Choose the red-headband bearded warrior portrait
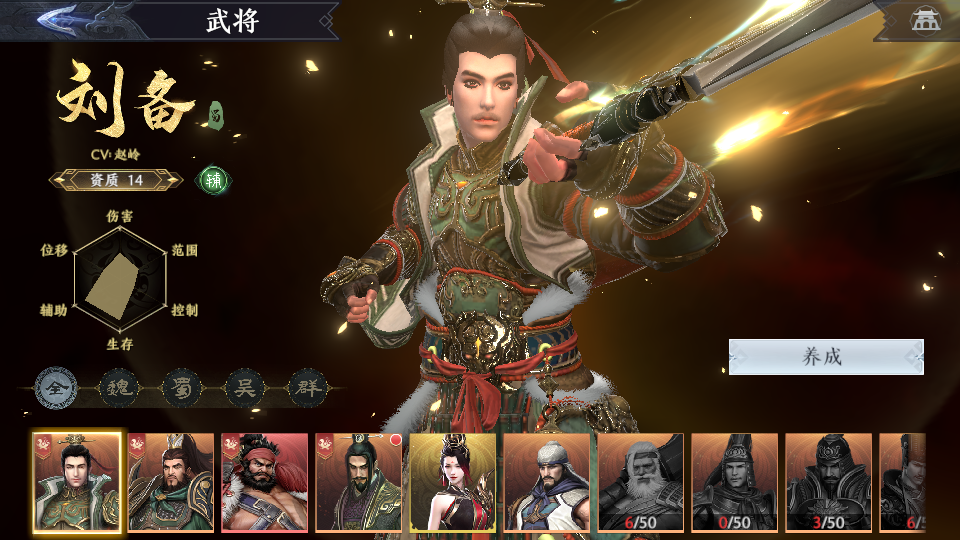Screen dimensions: 960x540 (265, 482)
